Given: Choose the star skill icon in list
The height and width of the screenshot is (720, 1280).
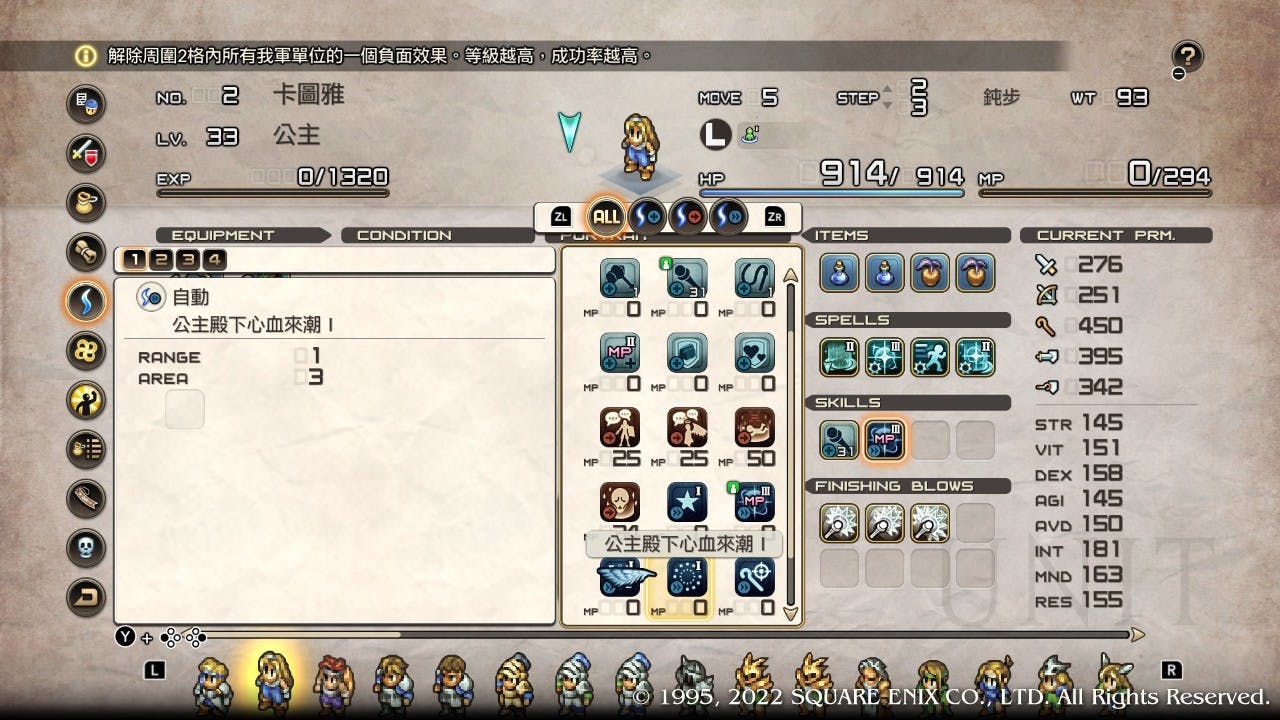Looking at the screenshot, I should [x=686, y=503].
